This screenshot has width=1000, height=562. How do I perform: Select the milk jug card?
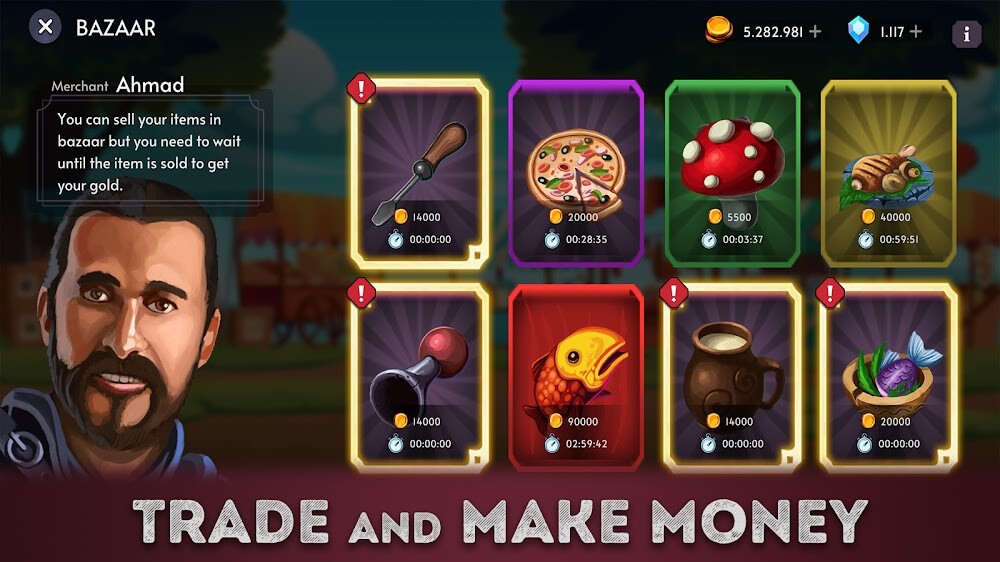click(x=732, y=377)
